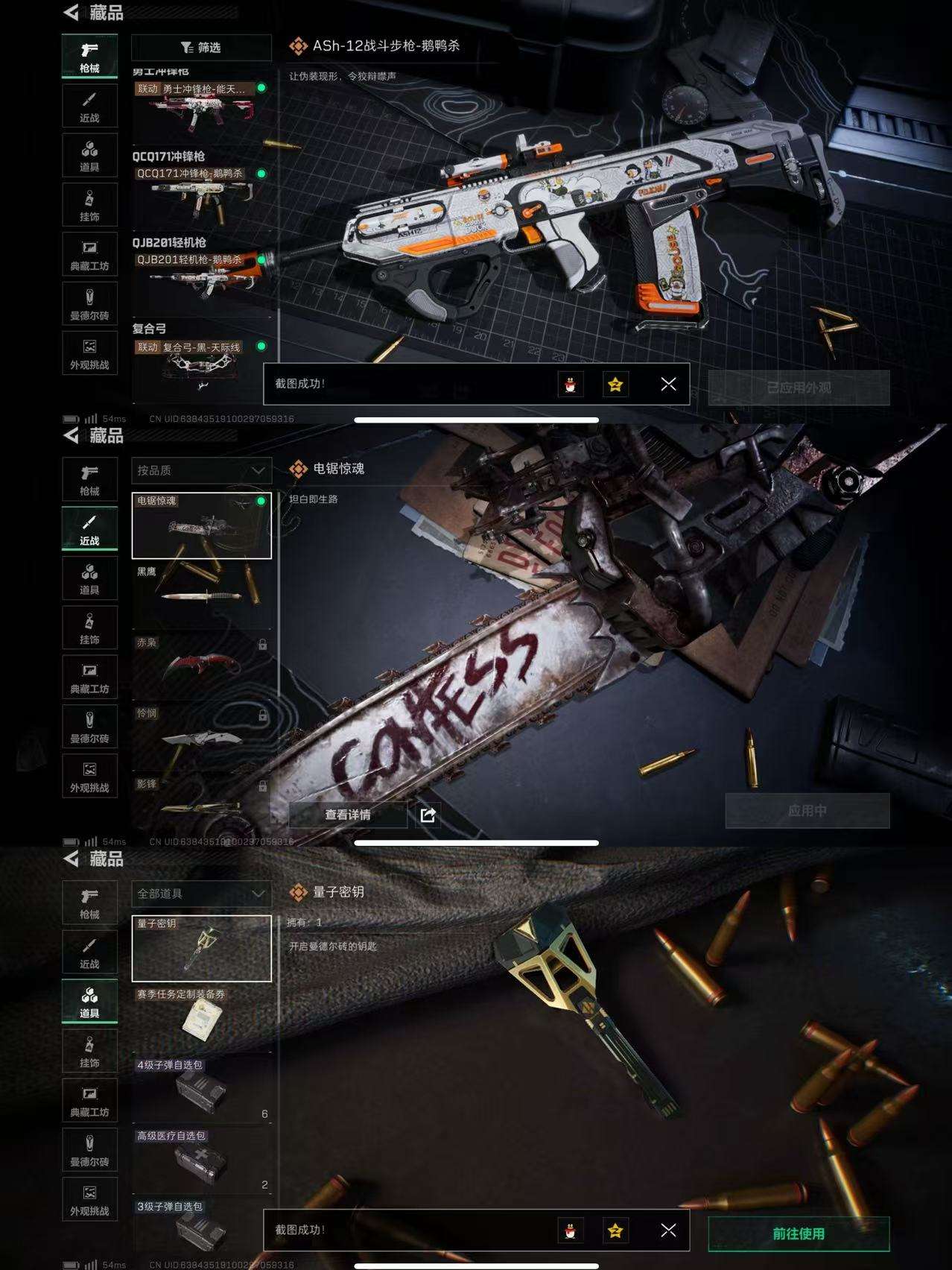952x1270 pixels.
Task: Click the green 前往使用 button
Action: [x=798, y=1233]
